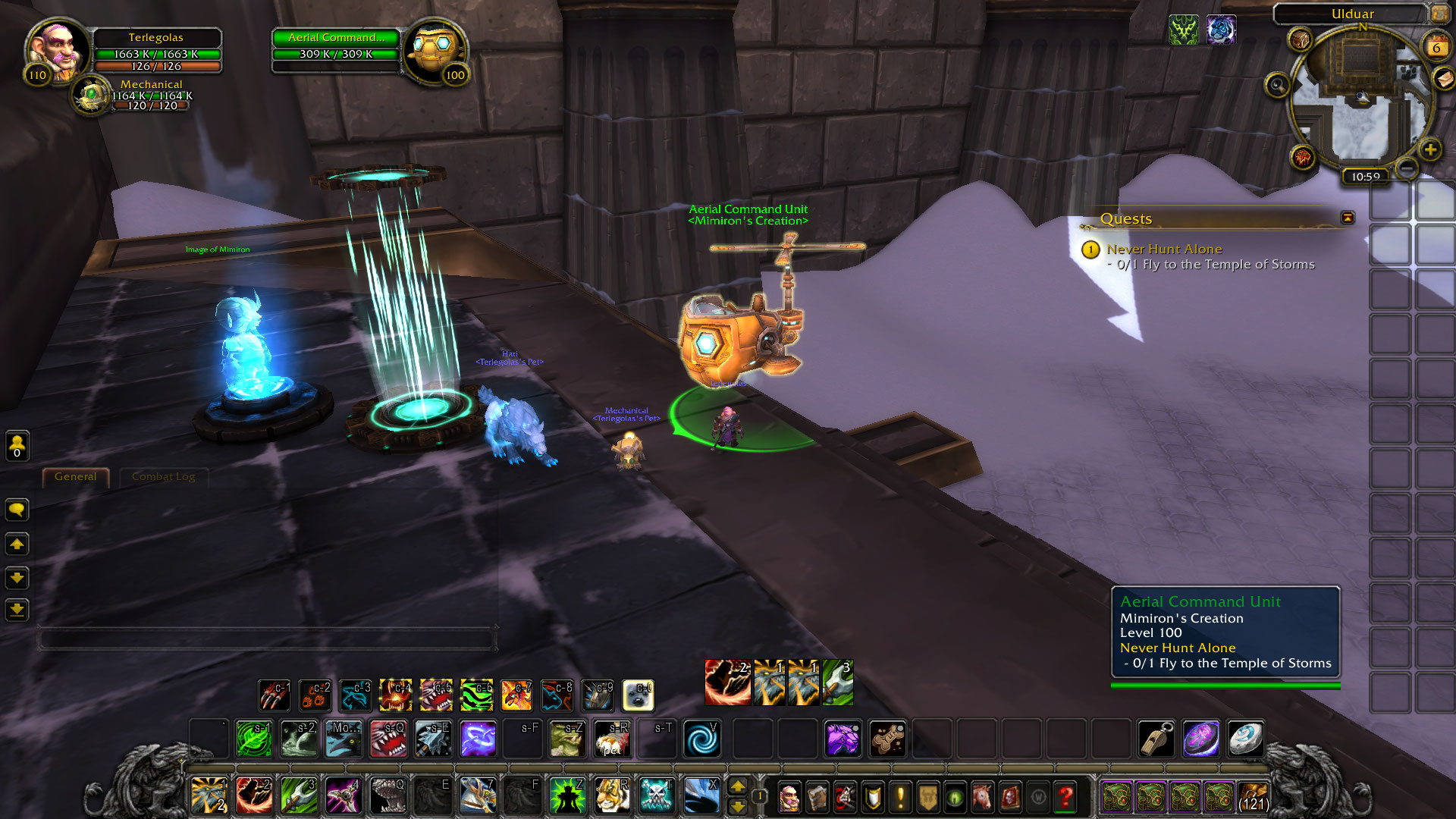Click the magnifying glass tracking button
Screen dimensions: 1456x819
1278,85
